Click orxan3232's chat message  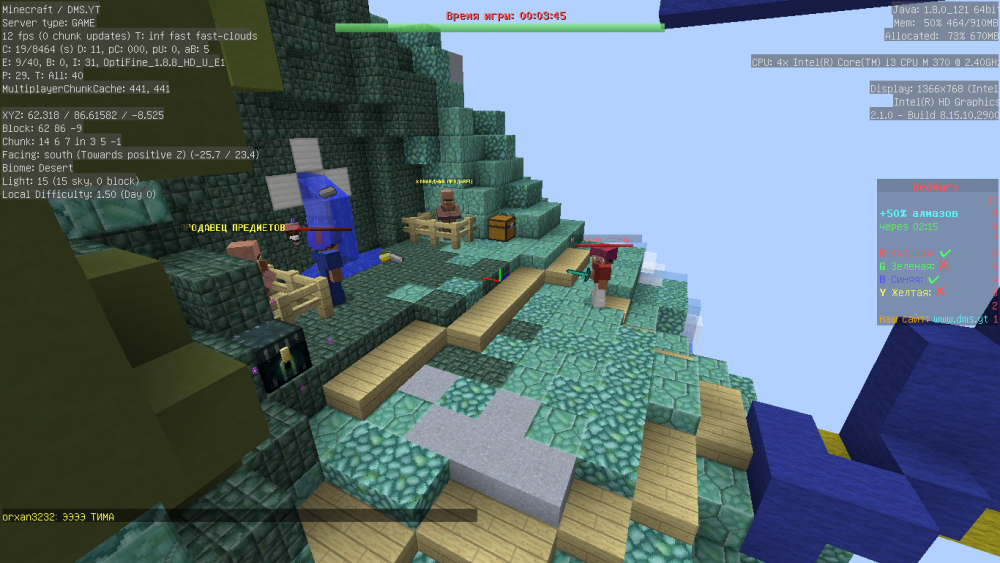tap(58, 516)
